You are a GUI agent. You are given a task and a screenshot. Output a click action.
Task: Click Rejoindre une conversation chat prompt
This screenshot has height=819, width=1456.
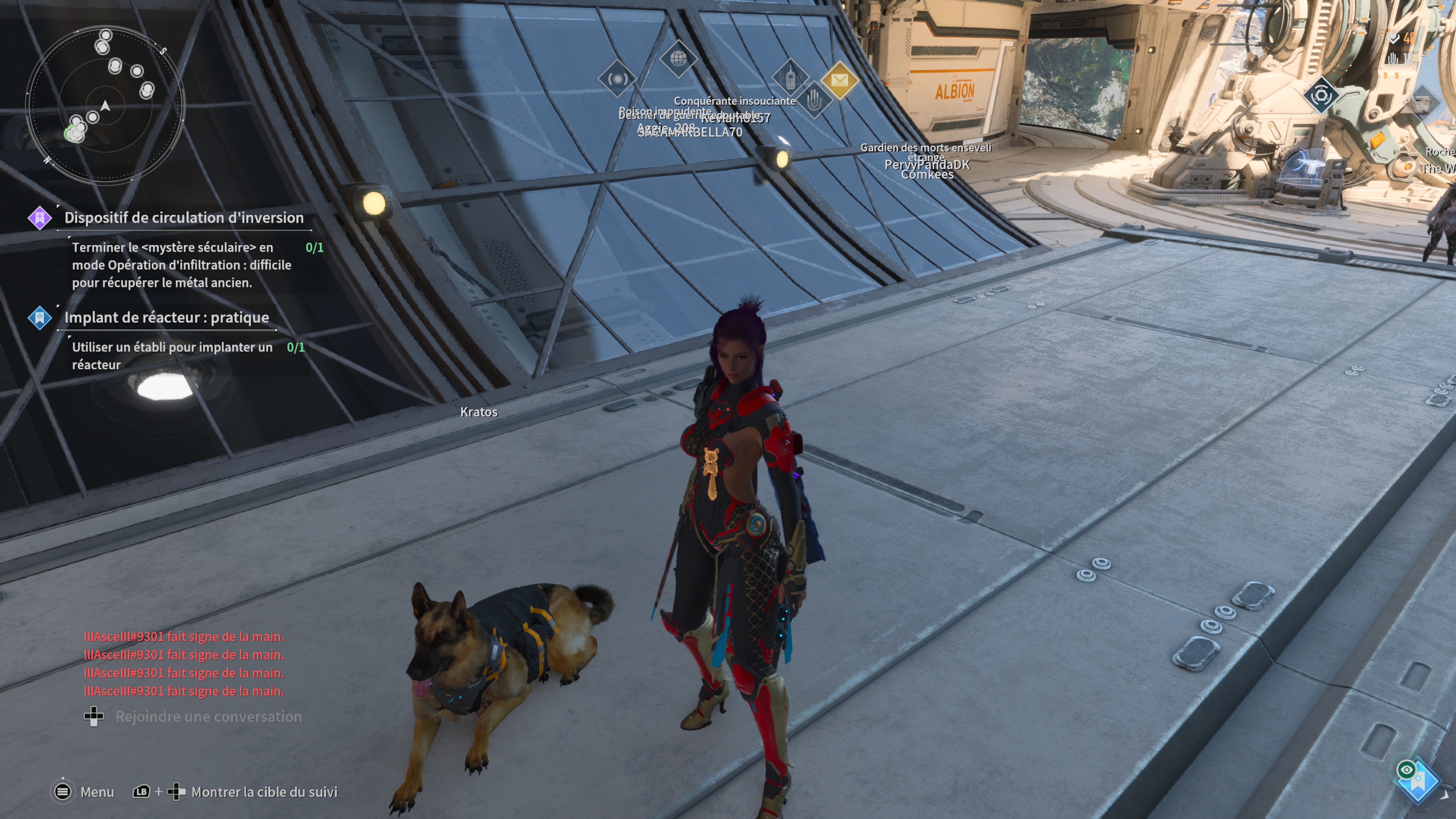pos(208,716)
